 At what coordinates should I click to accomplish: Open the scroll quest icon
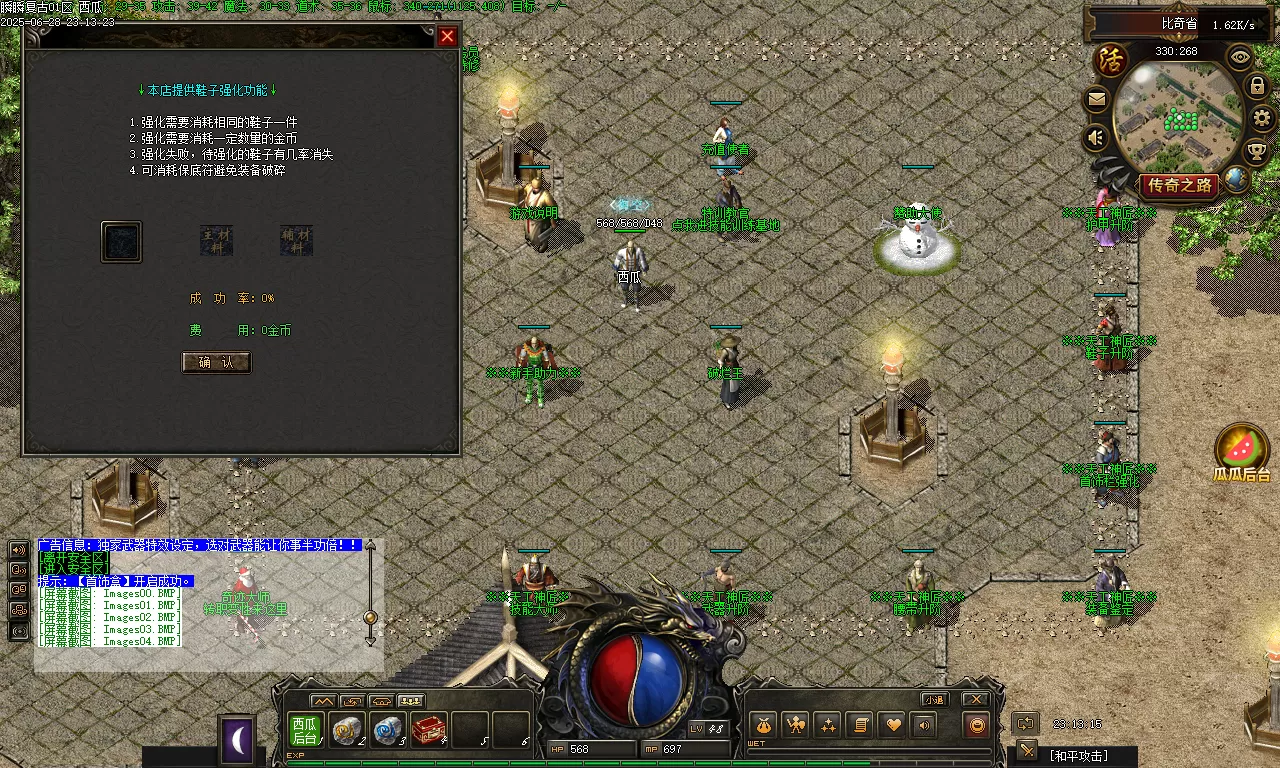[x=859, y=725]
